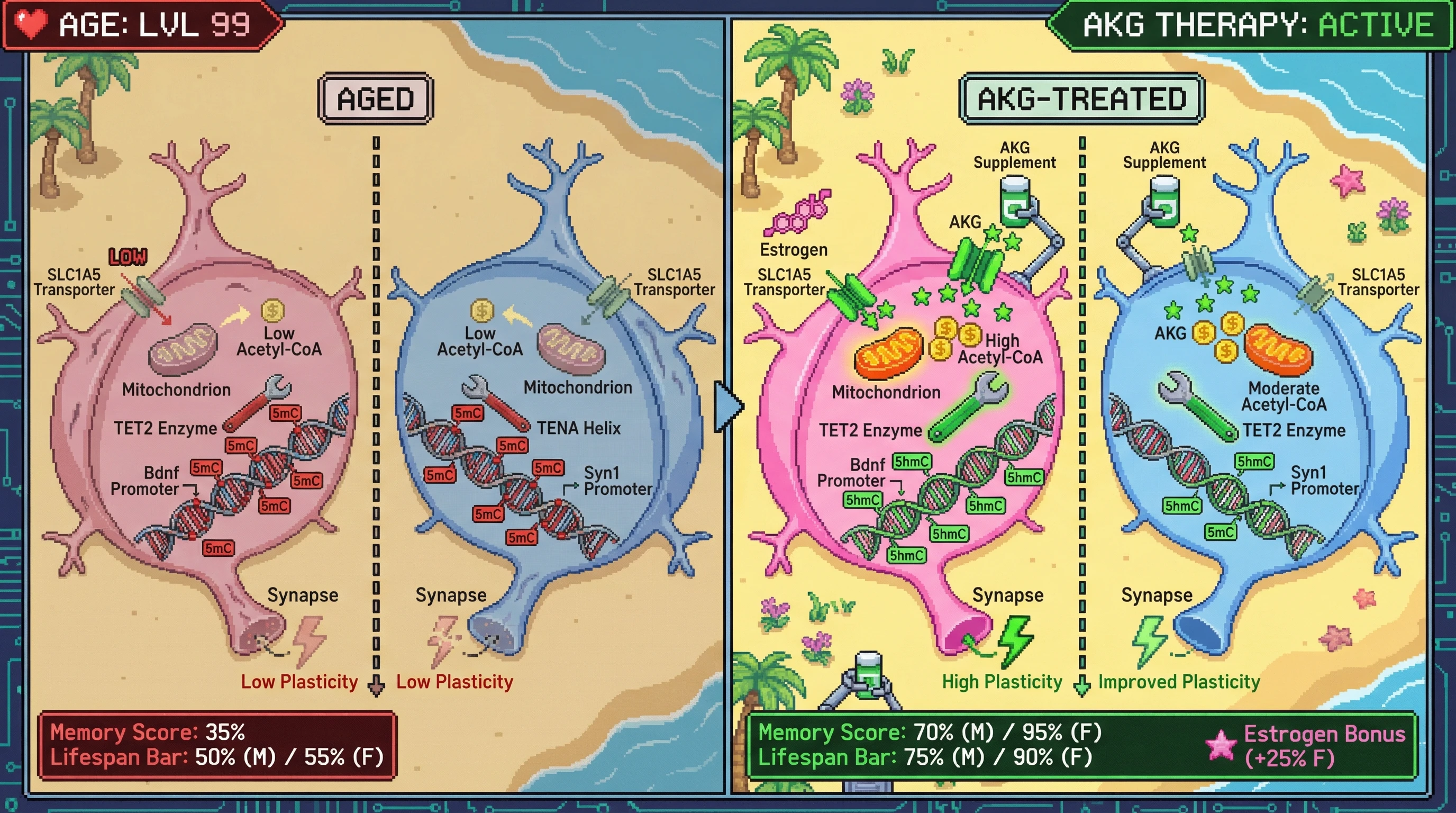Click the pink Estrogen Bonus star
Viewport: 1456px width, 813px height.
point(1222,745)
